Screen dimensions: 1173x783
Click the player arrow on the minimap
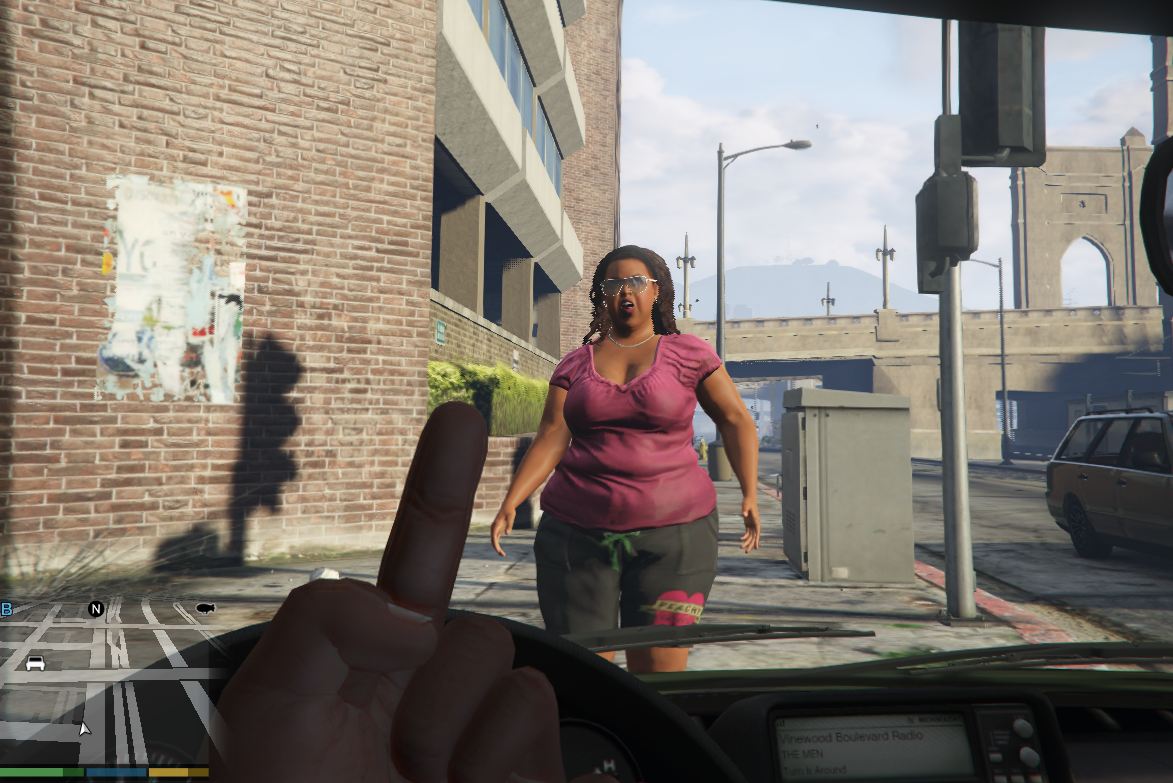click(84, 727)
